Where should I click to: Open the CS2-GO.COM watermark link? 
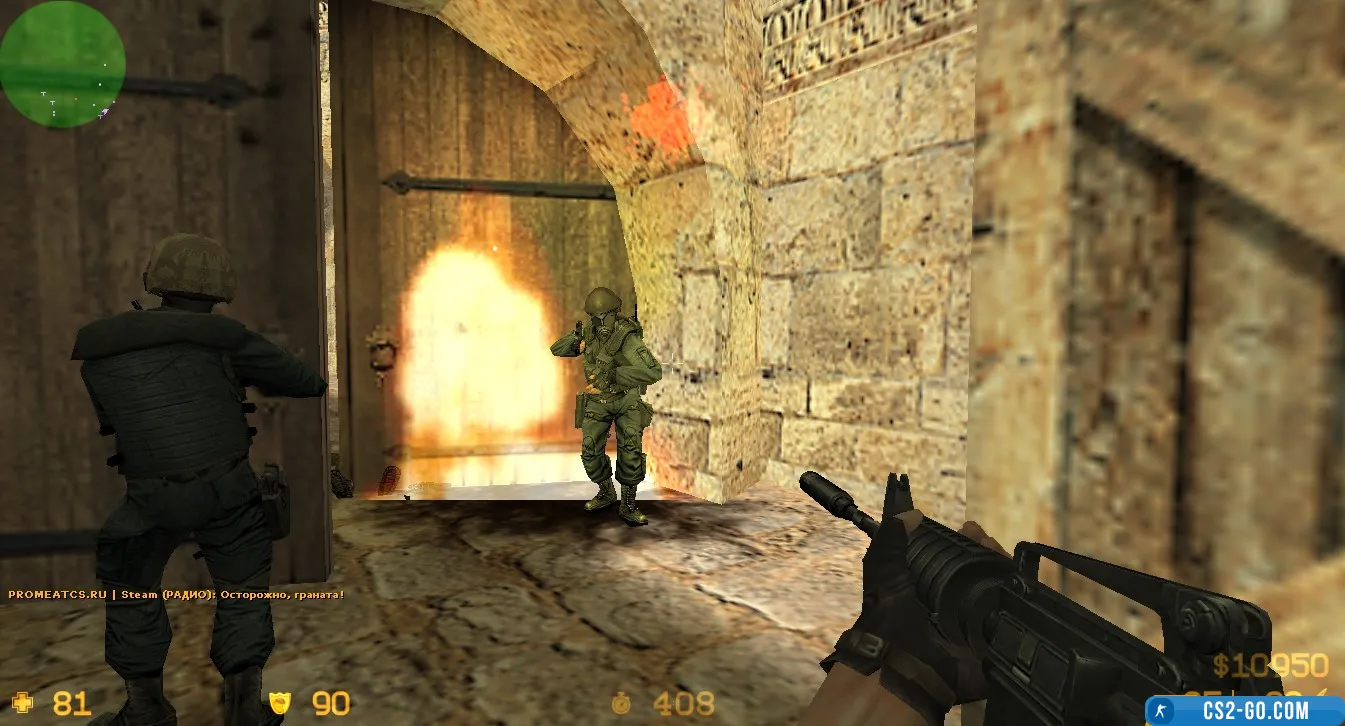tap(1244, 710)
